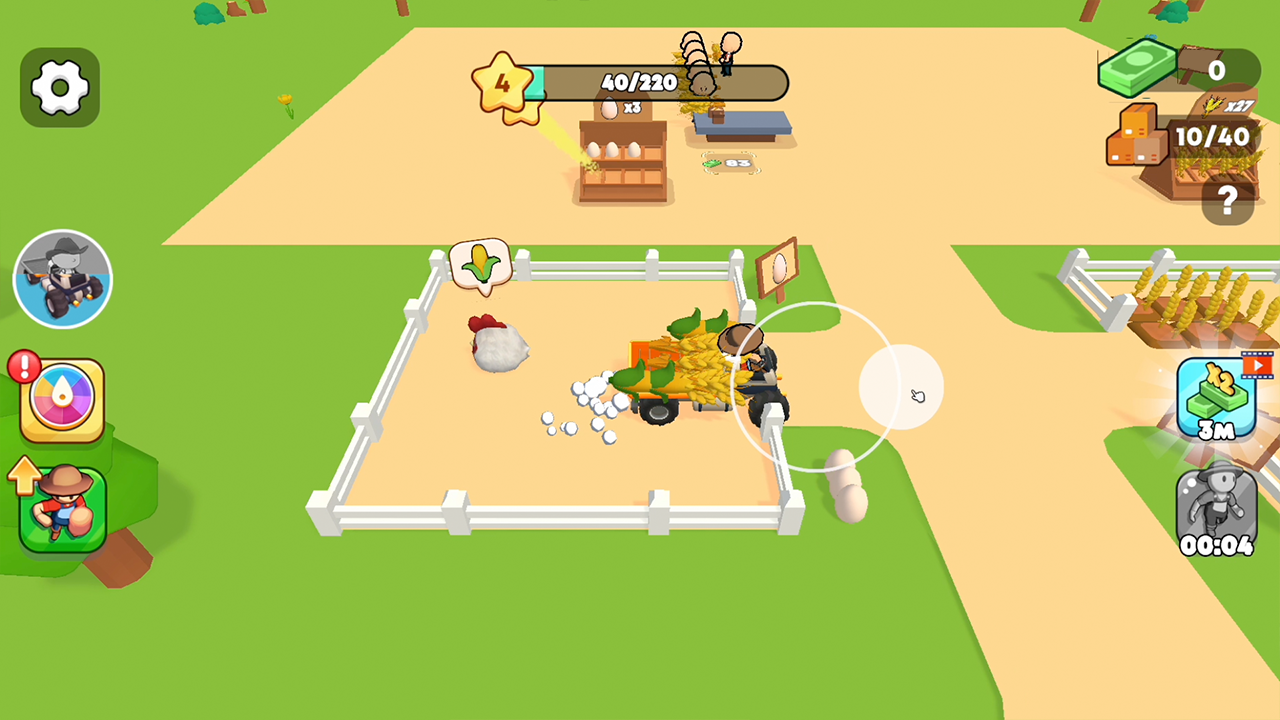The height and width of the screenshot is (720, 1280).
Task: Tap the tractor avatar portrait
Action: [x=63, y=277]
